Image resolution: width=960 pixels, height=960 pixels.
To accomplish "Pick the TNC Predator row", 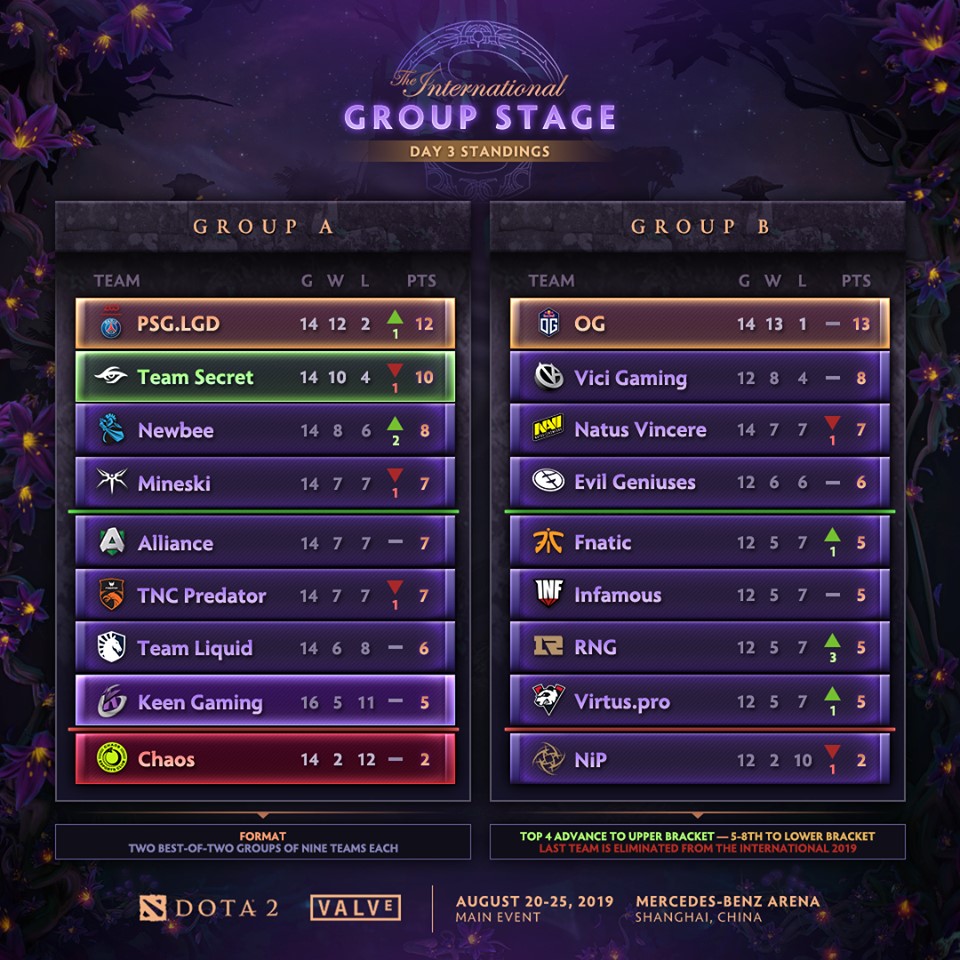I will [x=265, y=595].
